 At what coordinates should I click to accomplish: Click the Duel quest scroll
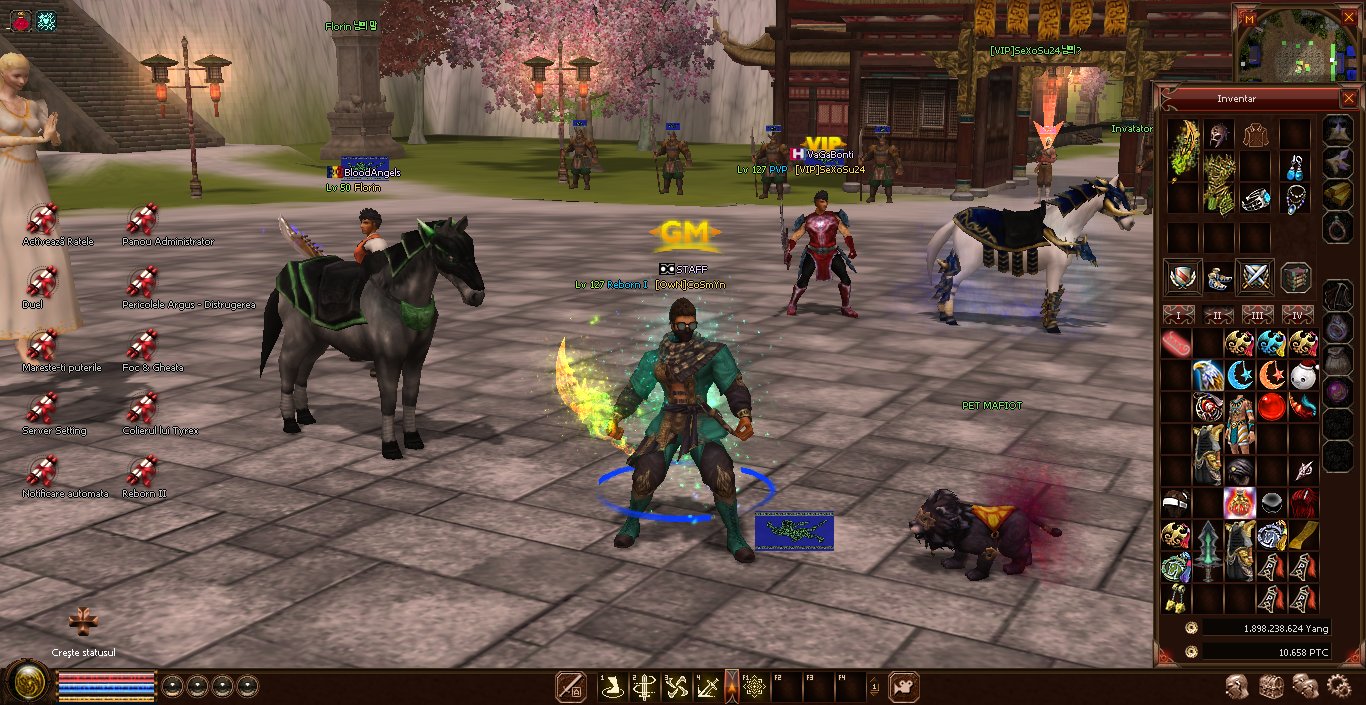(42, 282)
